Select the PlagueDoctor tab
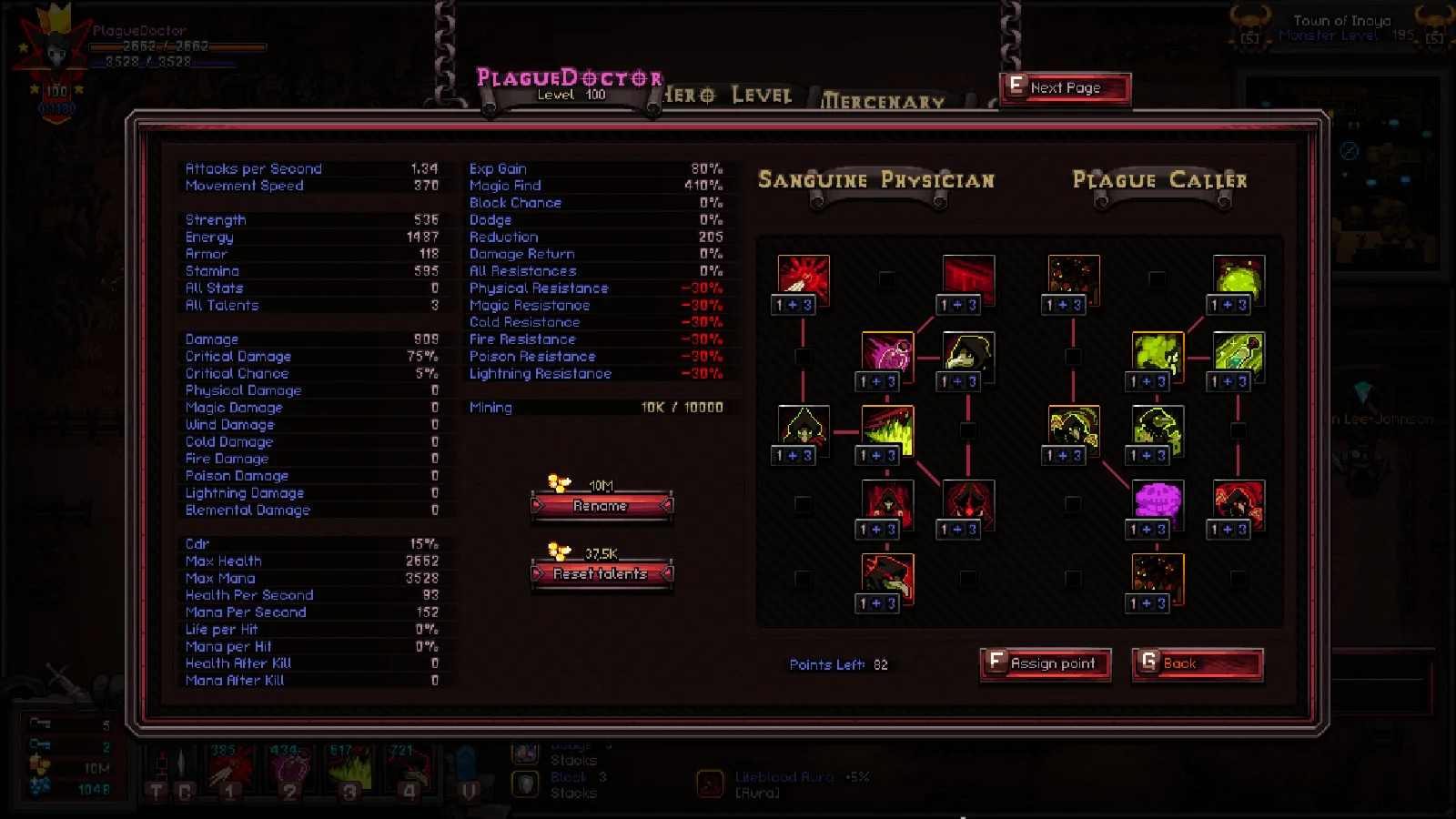Image resolution: width=1456 pixels, height=819 pixels. (x=570, y=84)
